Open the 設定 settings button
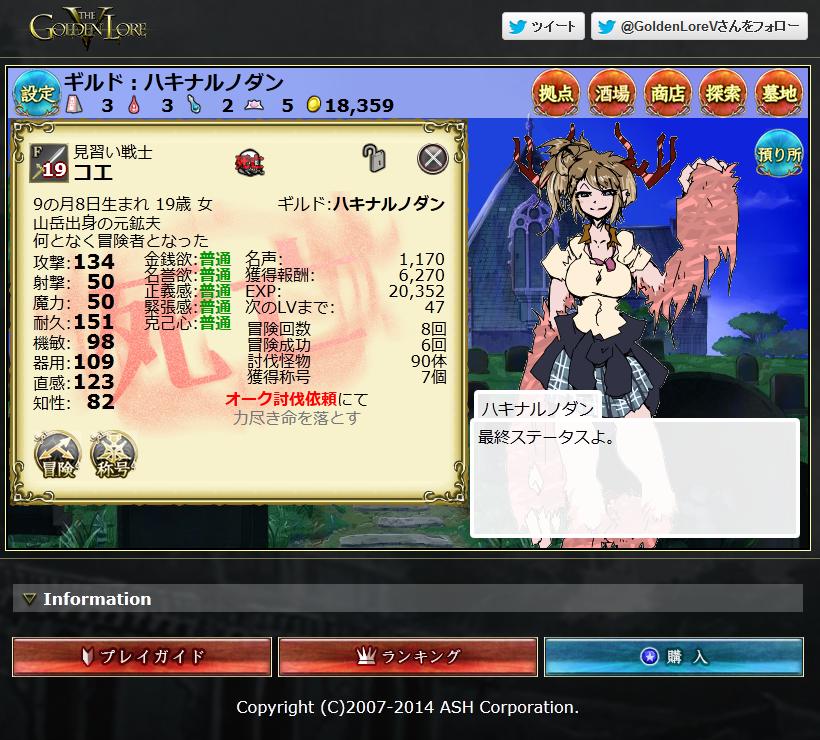This screenshot has width=820, height=740. (x=36, y=94)
